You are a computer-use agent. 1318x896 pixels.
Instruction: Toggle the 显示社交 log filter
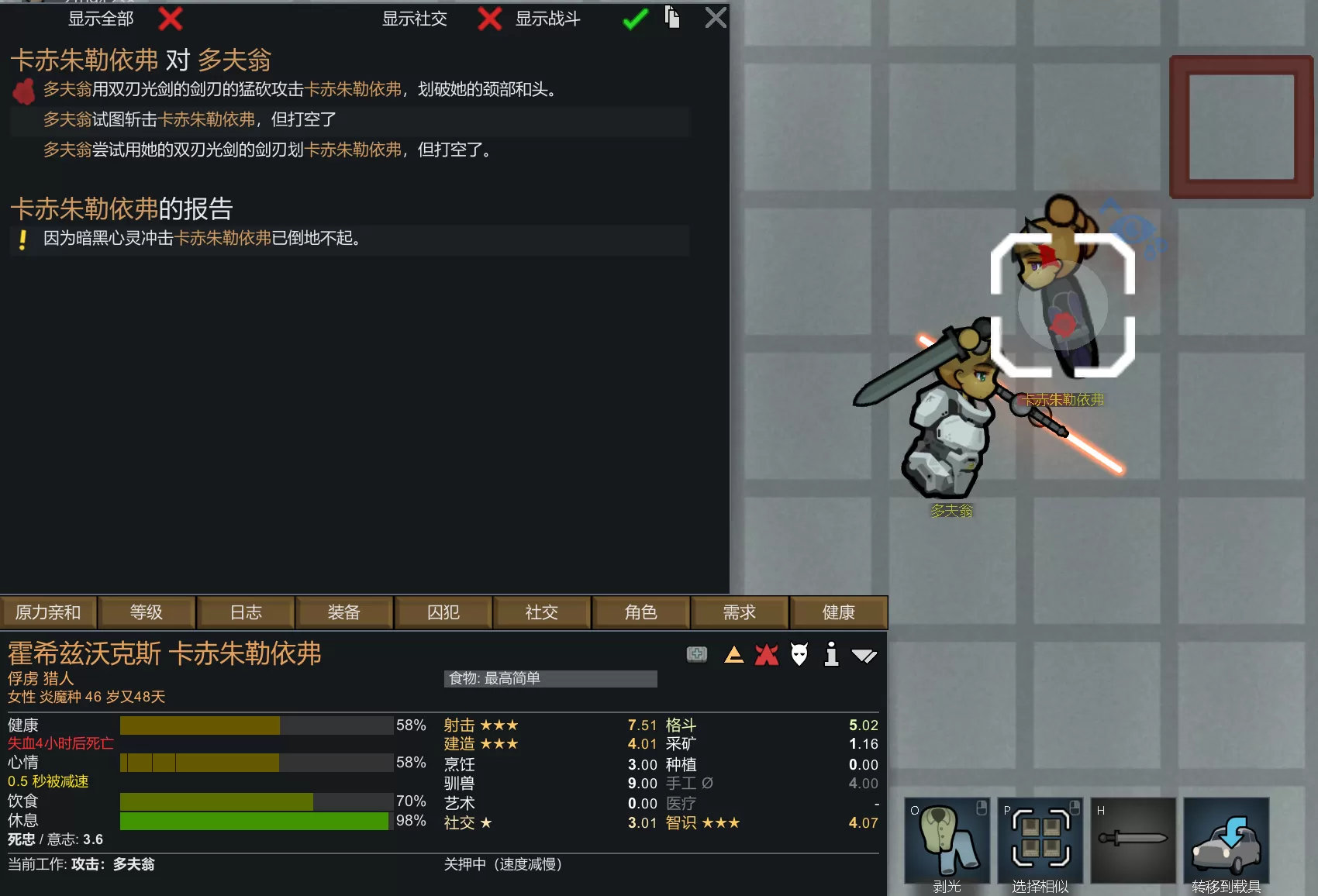[x=488, y=19]
